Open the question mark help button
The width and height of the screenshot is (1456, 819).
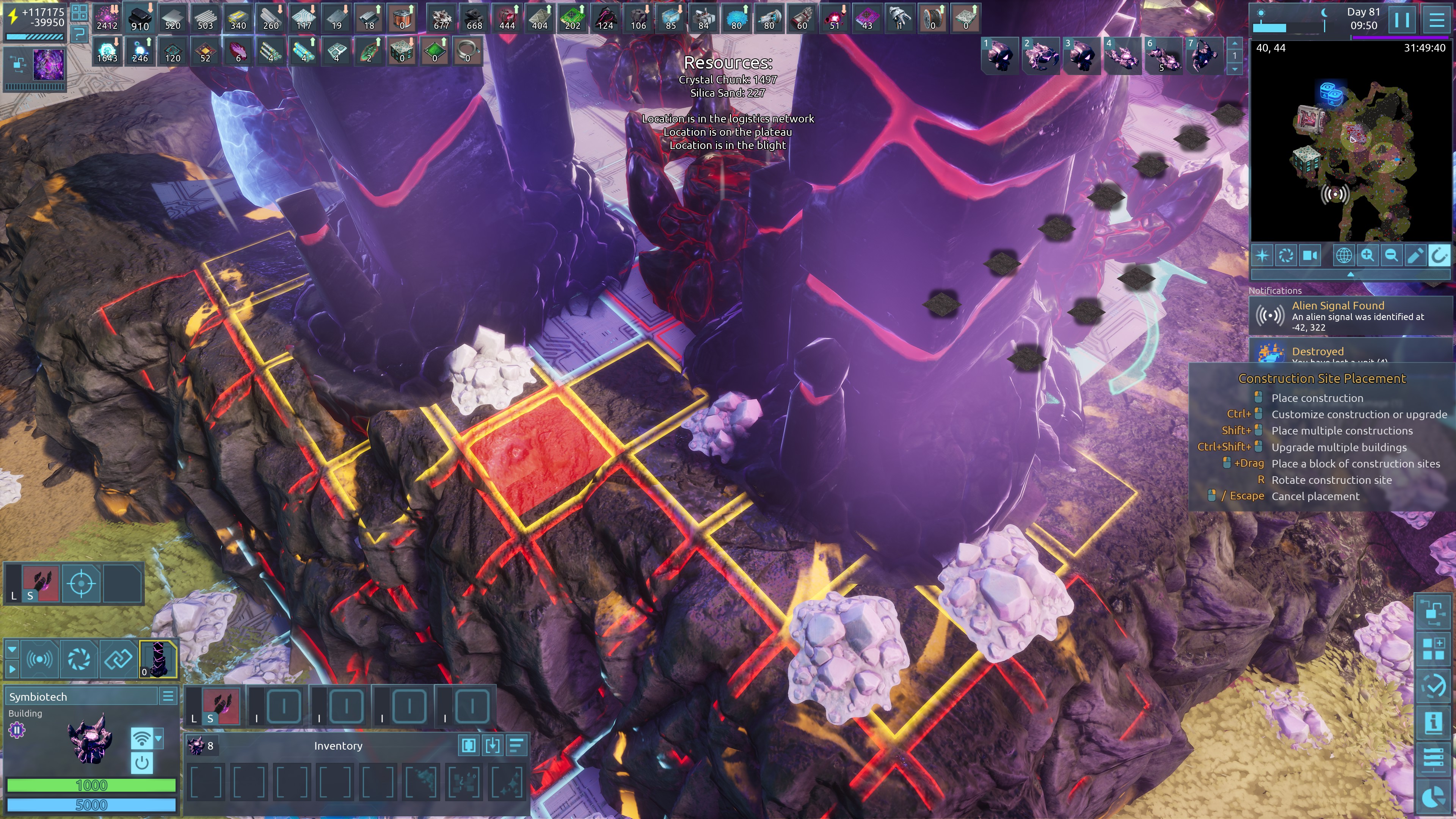pyautogui.click(x=80, y=35)
